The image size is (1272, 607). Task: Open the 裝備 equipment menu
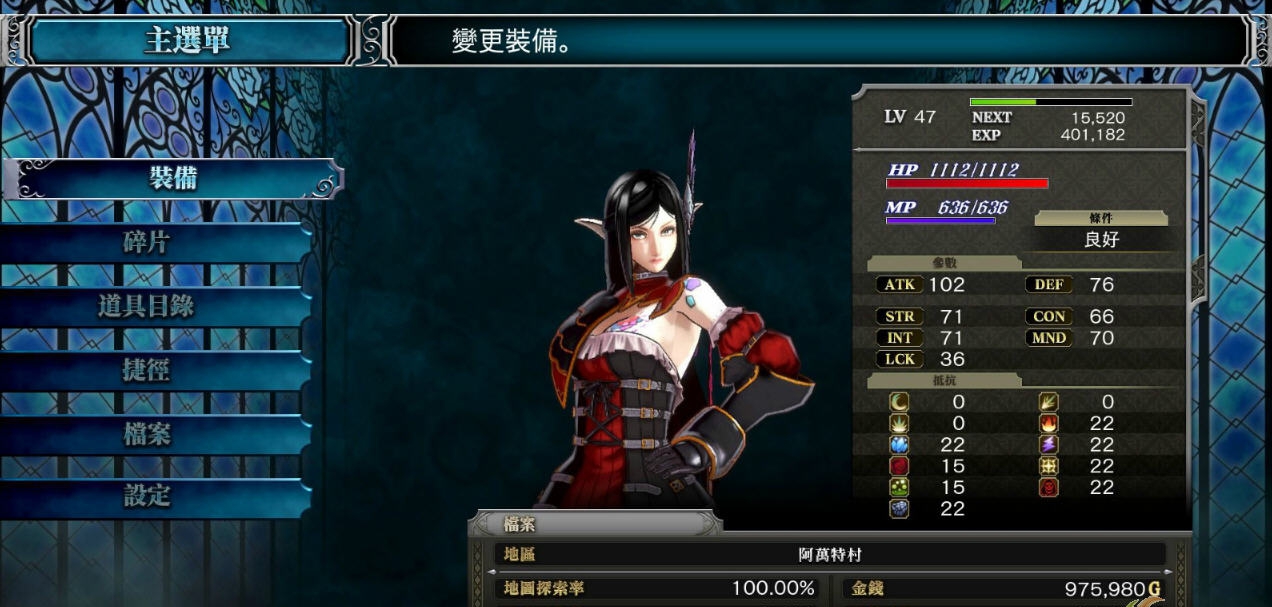[172, 179]
